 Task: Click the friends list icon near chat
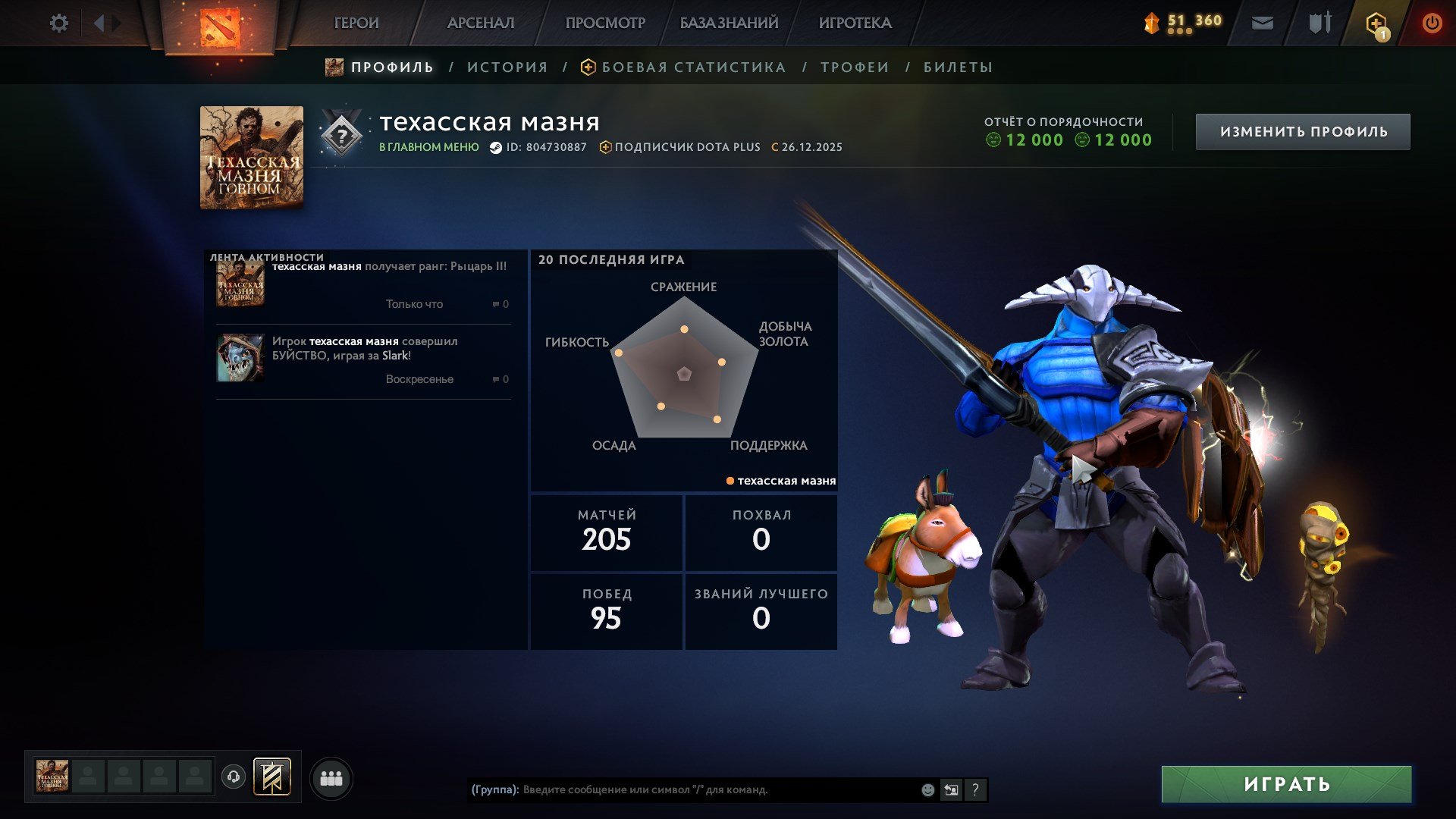click(x=330, y=777)
